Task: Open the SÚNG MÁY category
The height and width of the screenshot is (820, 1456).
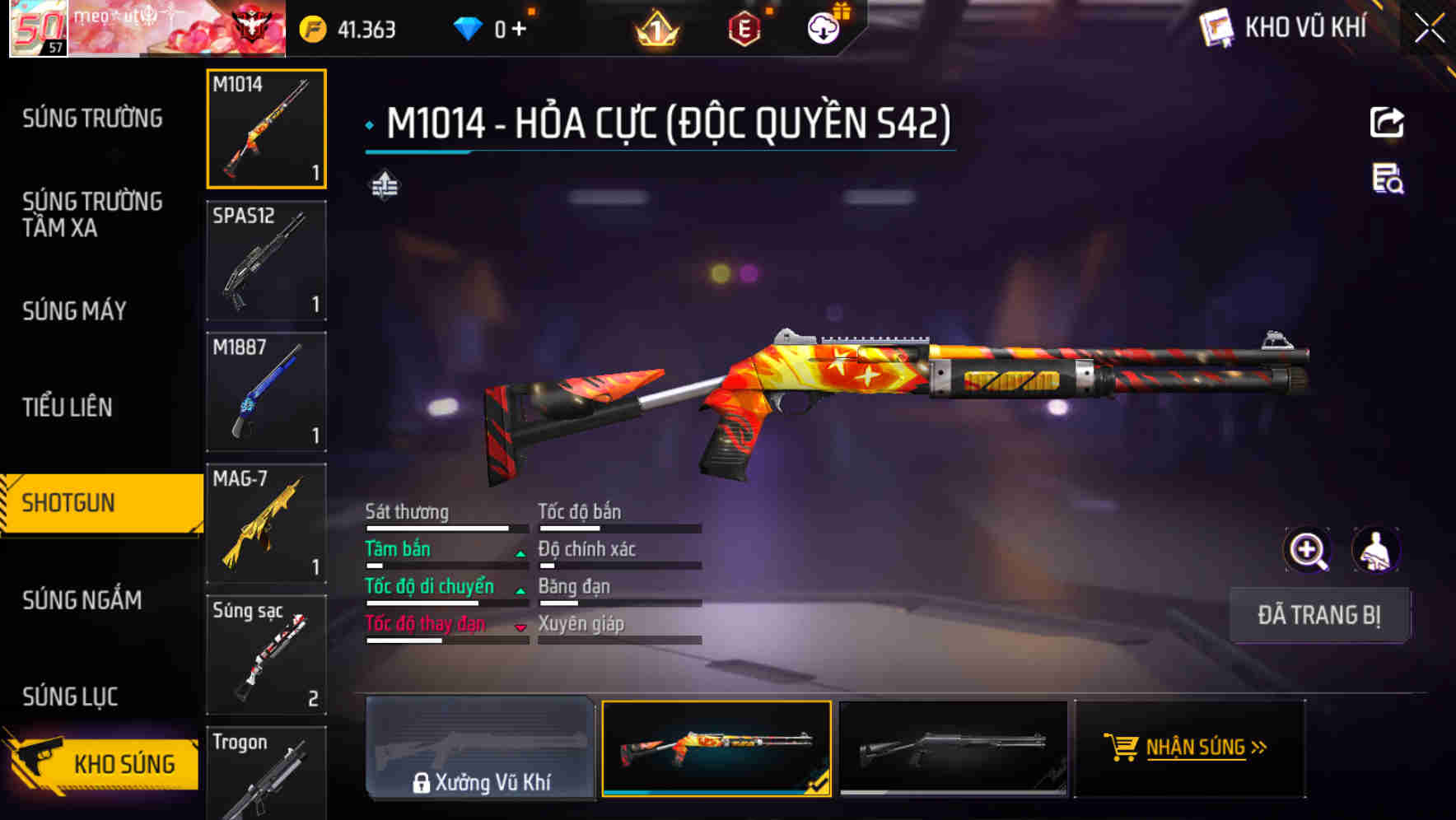Action: pyautogui.click(x=74, y=311)
